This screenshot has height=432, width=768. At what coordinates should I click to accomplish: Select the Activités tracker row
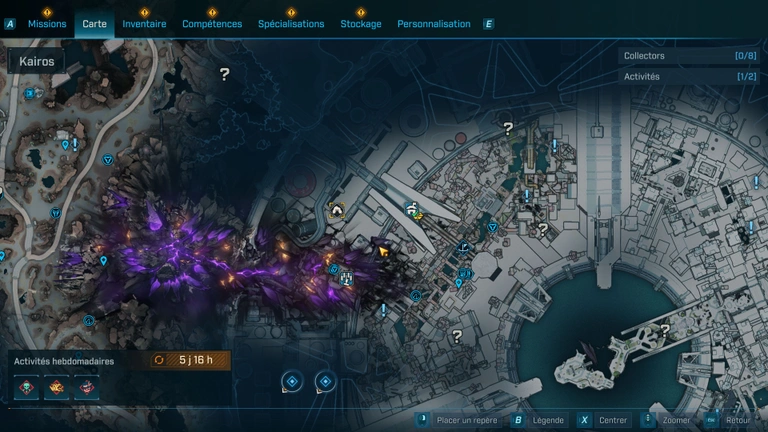click(688, 76)
